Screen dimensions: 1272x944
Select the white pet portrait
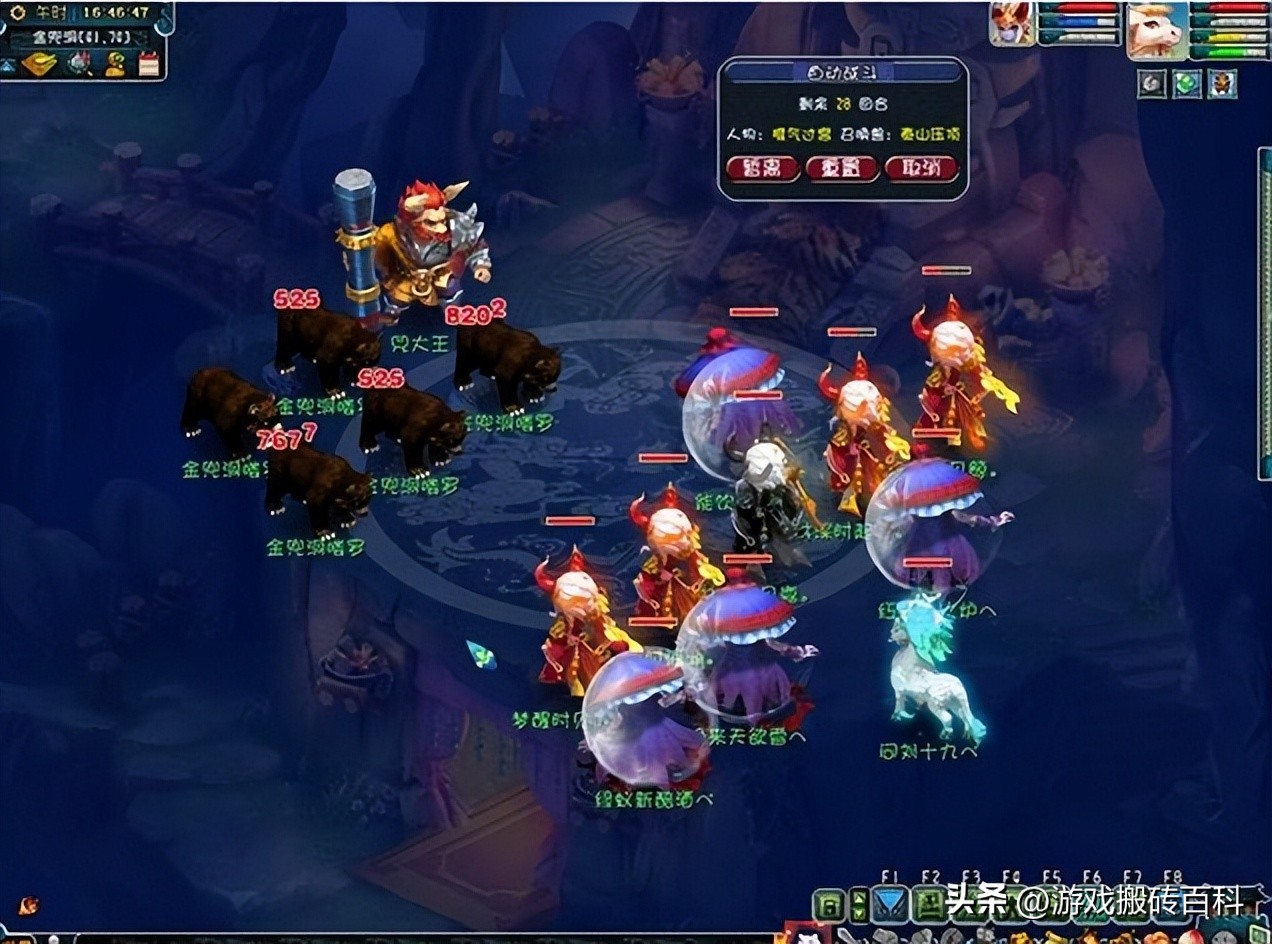coord(1156,28)
